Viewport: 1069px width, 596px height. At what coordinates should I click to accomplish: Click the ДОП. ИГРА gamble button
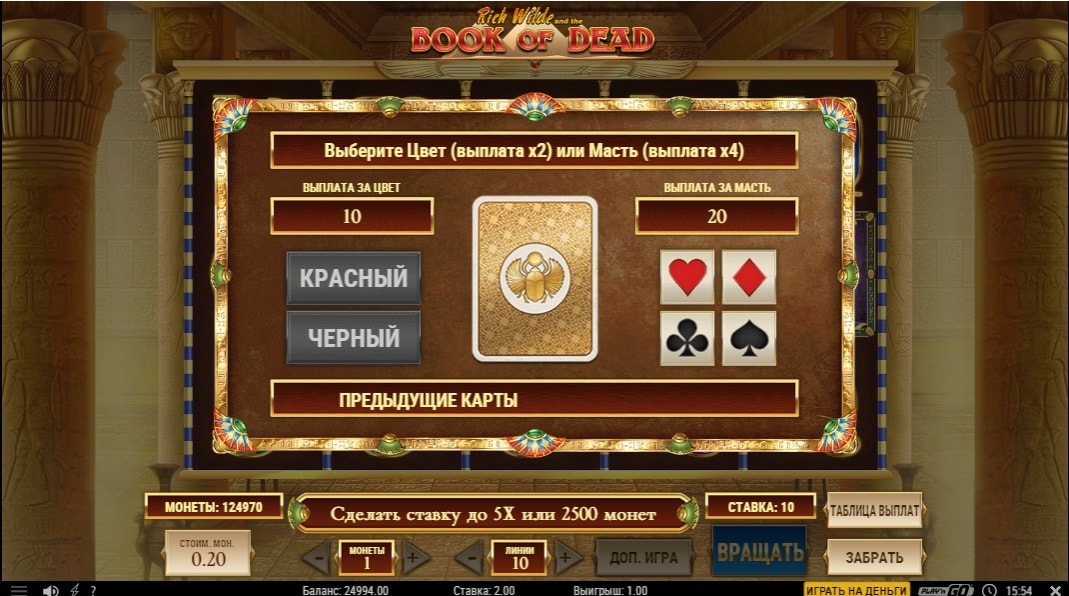[643, 557]
